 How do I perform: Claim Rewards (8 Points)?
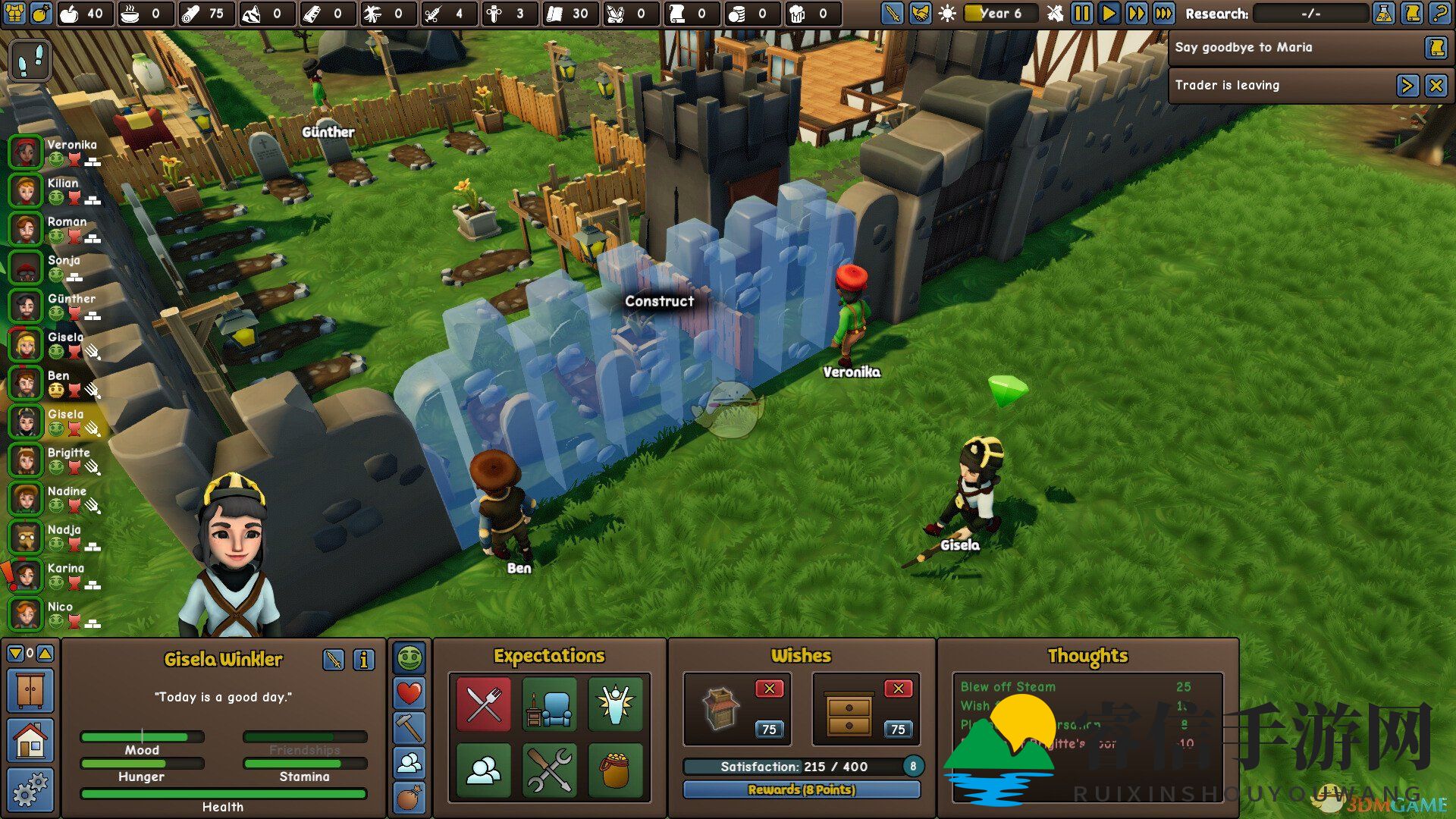[x=802, y=789]
